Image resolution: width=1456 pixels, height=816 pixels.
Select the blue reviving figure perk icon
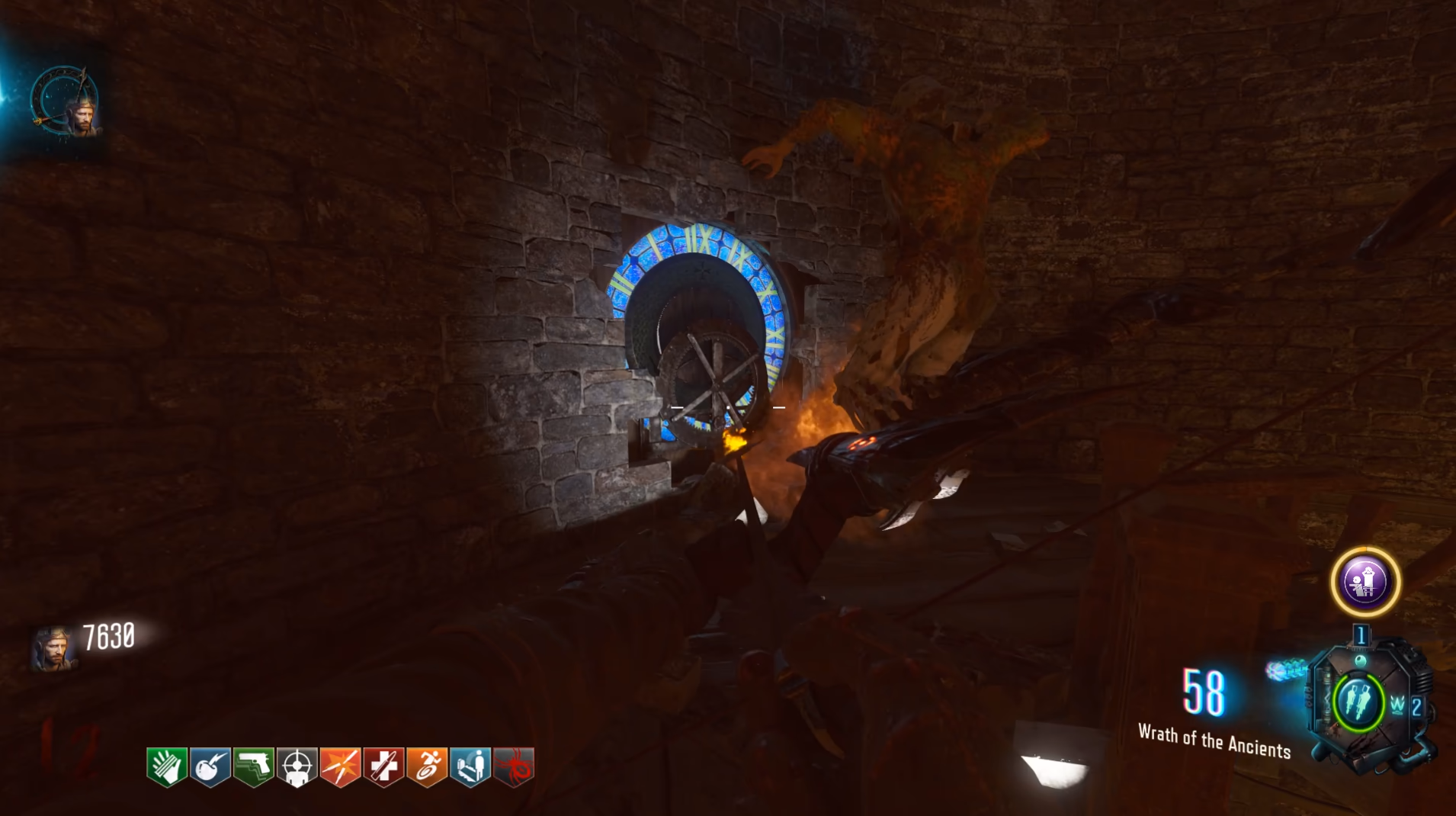471,766
